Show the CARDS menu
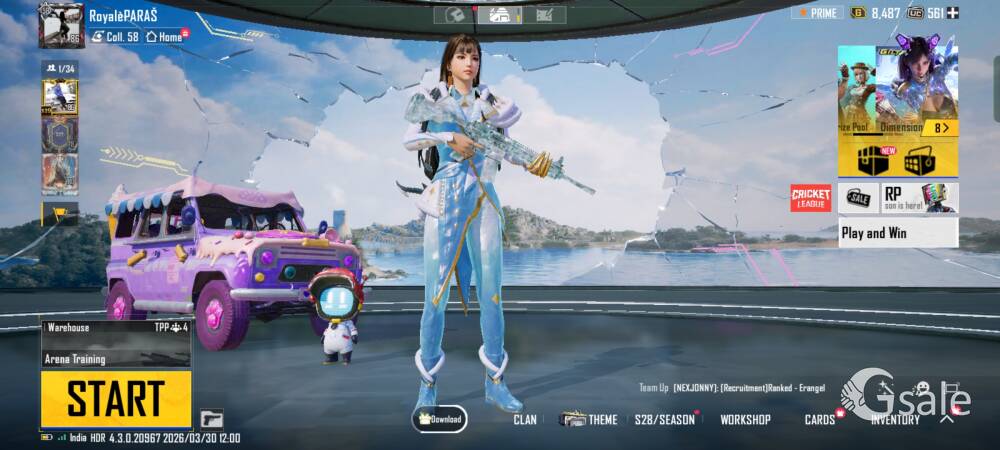This screenshot has width=1000, height=450. 820,420
